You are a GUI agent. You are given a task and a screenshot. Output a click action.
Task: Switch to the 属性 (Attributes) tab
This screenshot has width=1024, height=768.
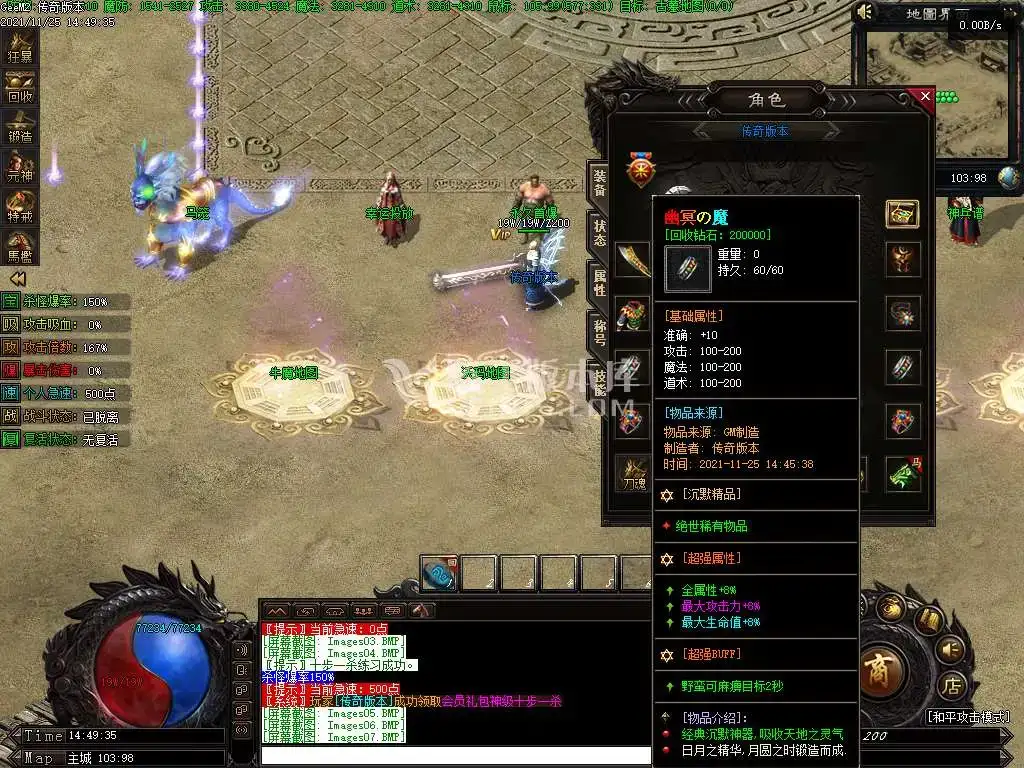(x=599, y=283)
